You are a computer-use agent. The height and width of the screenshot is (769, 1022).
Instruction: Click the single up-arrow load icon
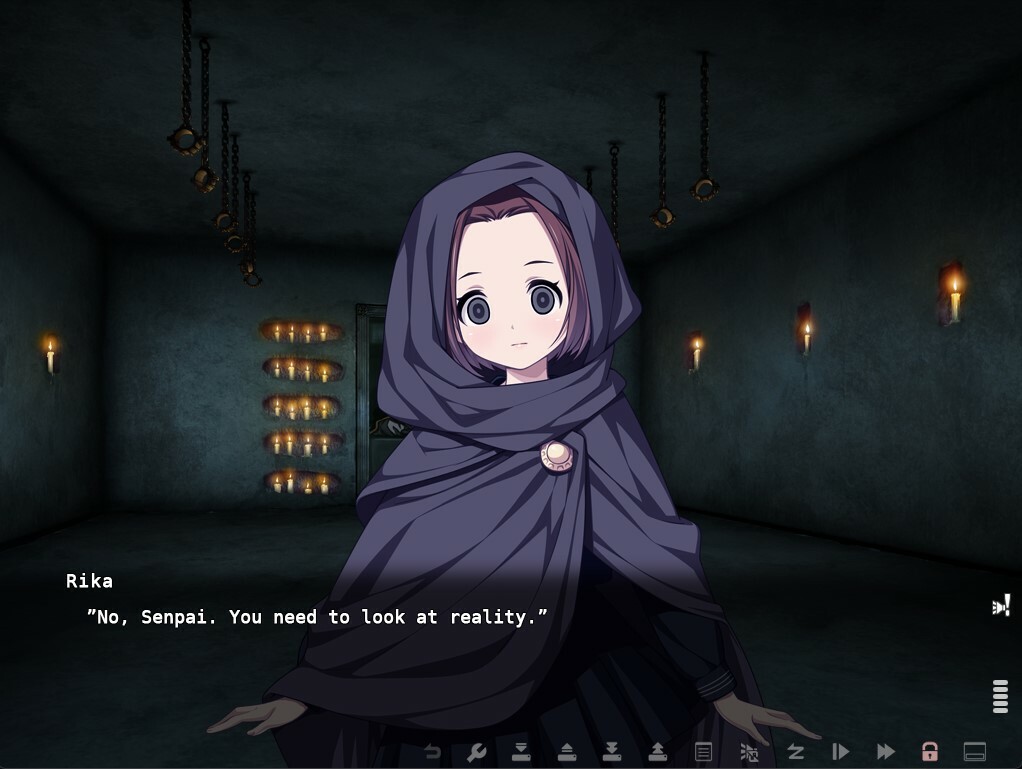566,752
